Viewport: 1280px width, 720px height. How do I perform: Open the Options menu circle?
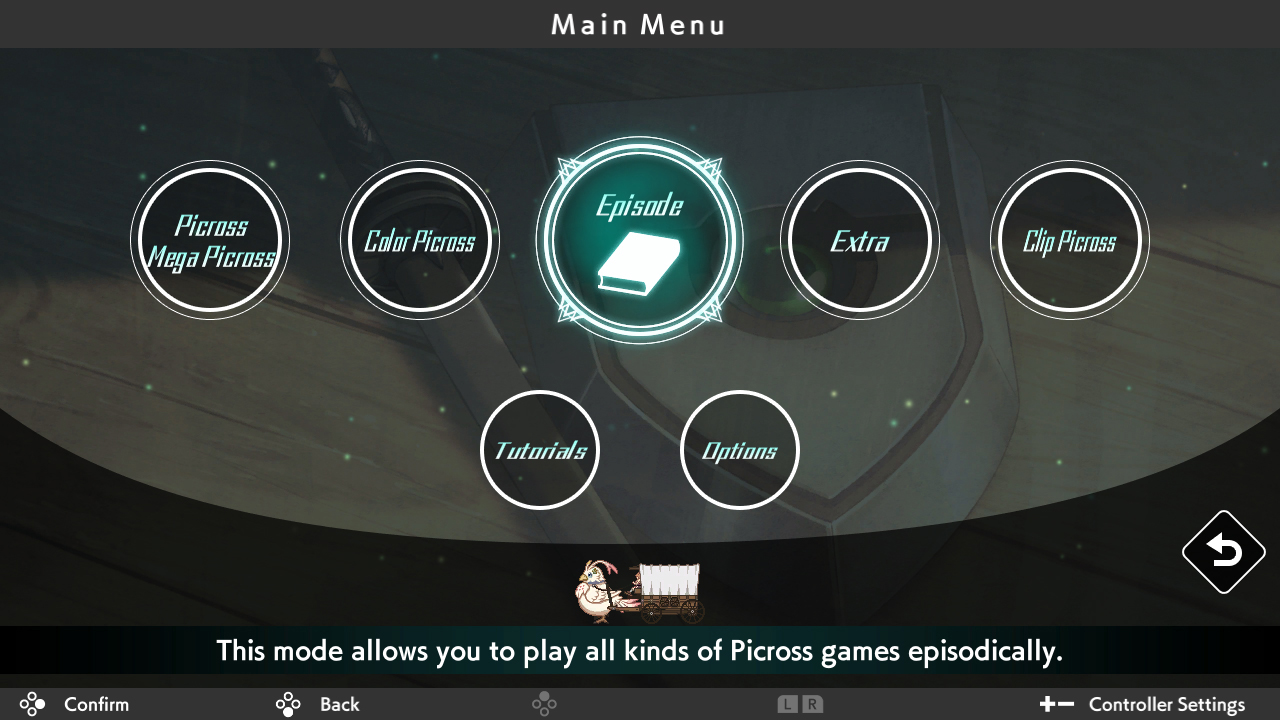(x=739, y=449)
